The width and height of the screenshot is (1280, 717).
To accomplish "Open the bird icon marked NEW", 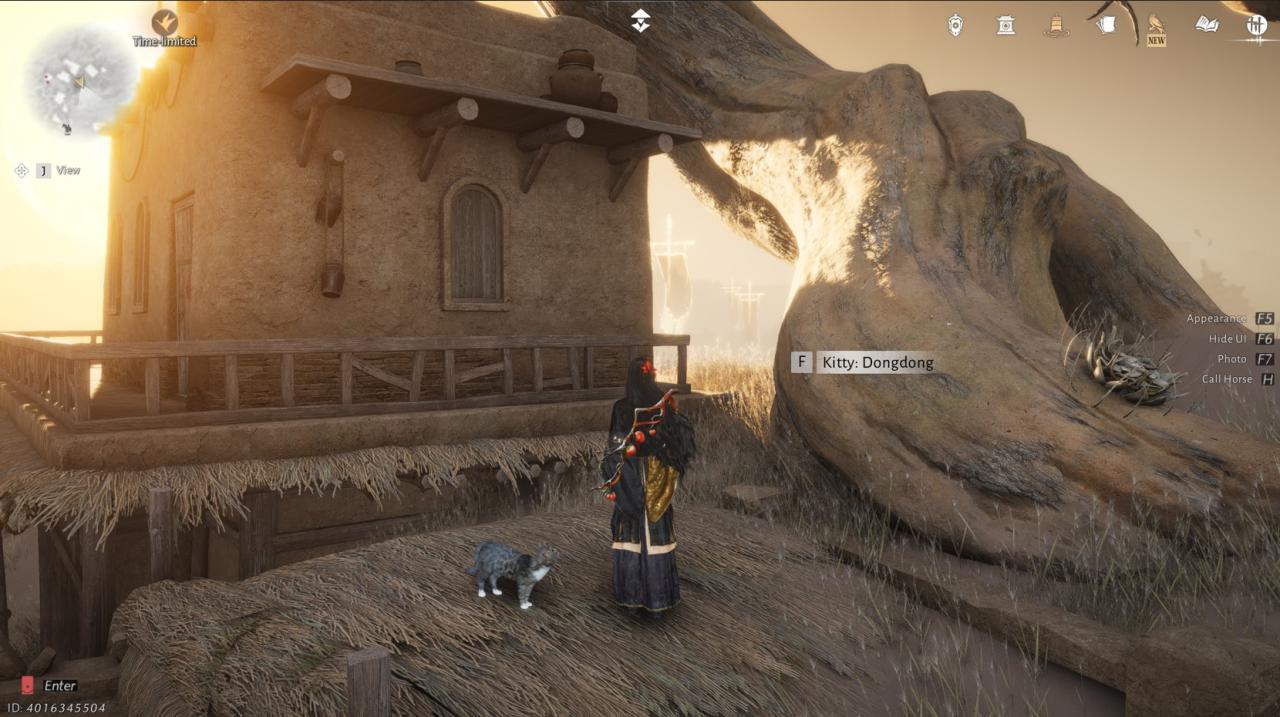I will pyautogui.click(x=1156, y=25).
